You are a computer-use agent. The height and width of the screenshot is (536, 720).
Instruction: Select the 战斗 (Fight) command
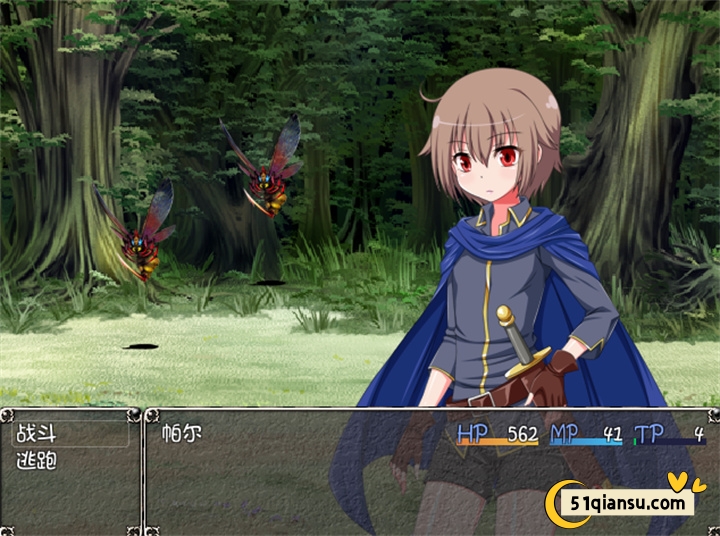37,435
